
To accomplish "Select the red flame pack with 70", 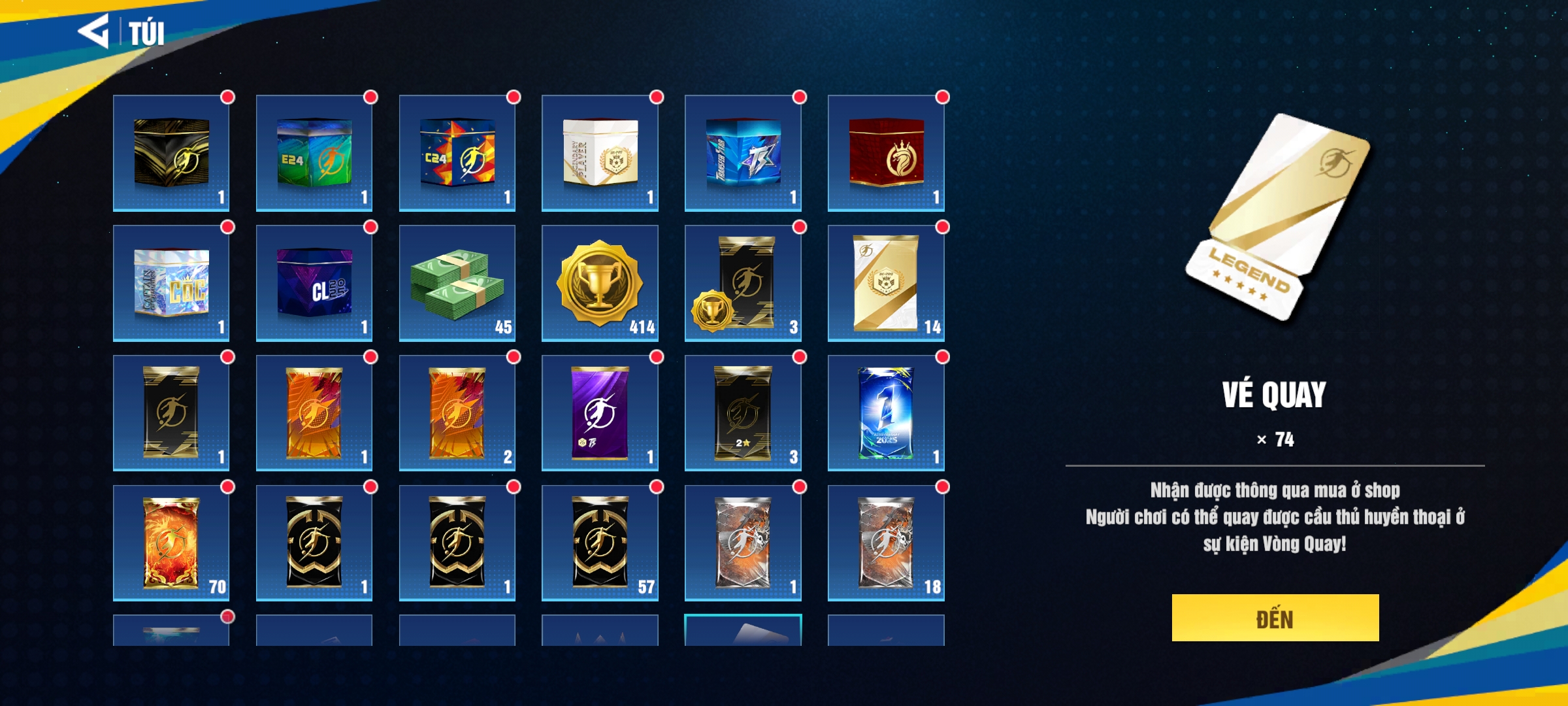I will point(171,543).
